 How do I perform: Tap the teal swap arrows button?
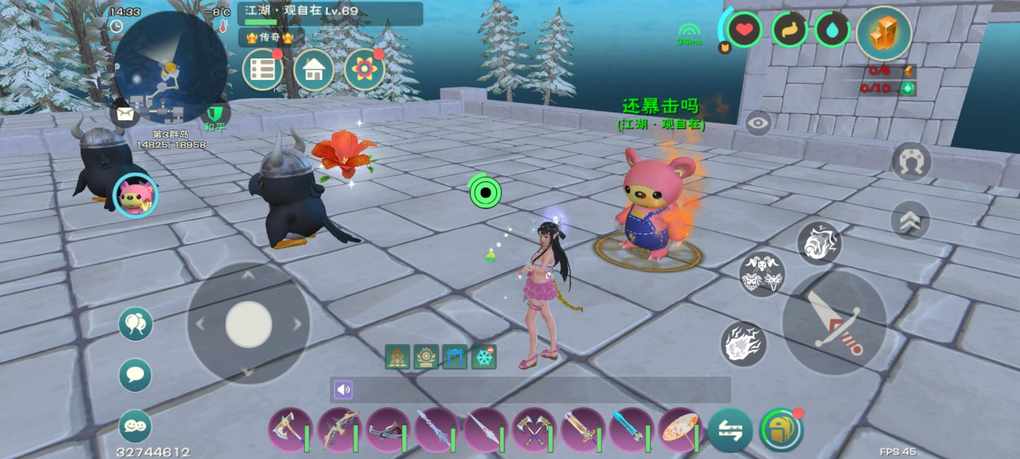[x=730, y=431]
